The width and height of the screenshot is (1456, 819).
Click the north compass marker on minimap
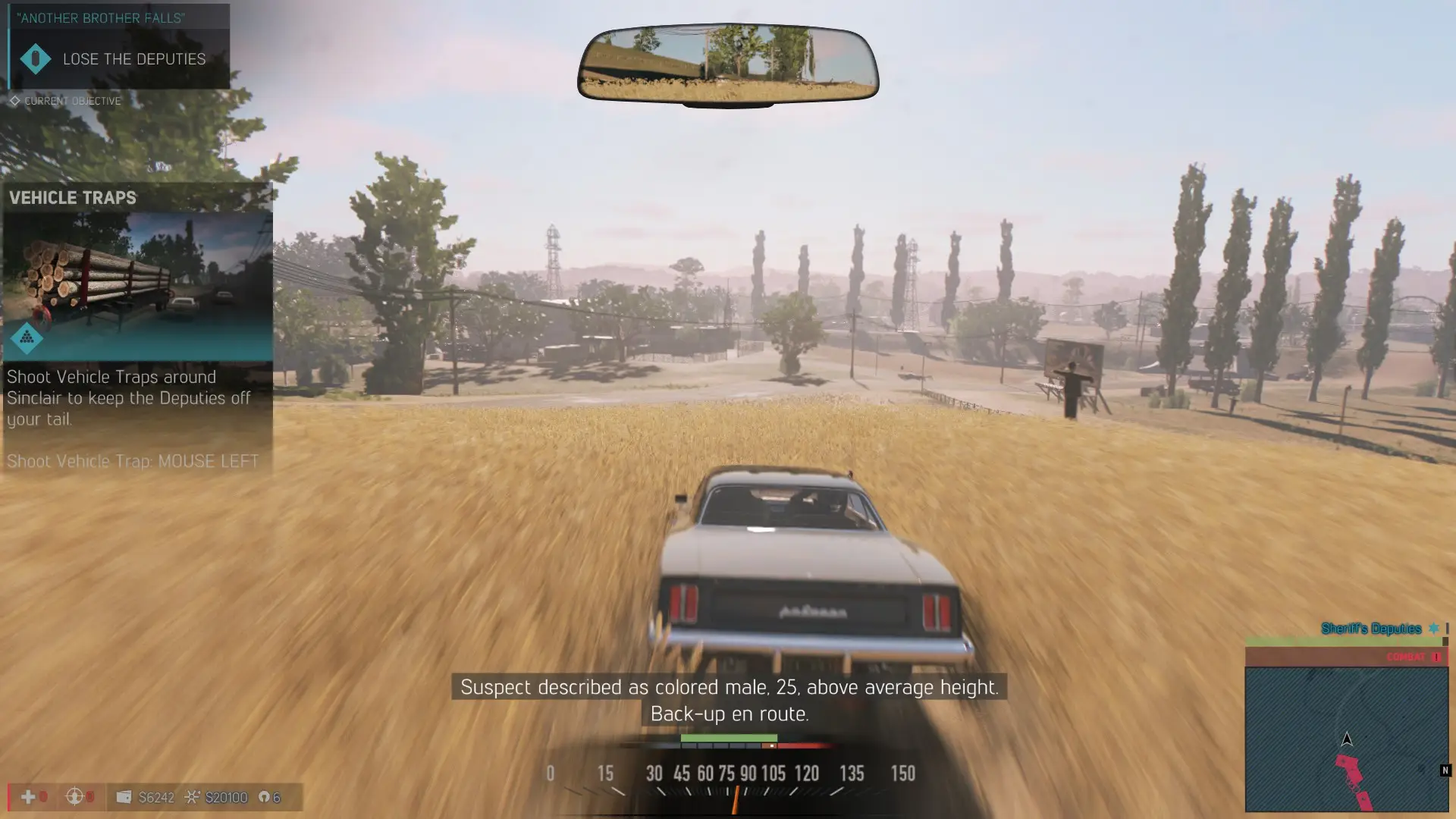[1445, 770]
